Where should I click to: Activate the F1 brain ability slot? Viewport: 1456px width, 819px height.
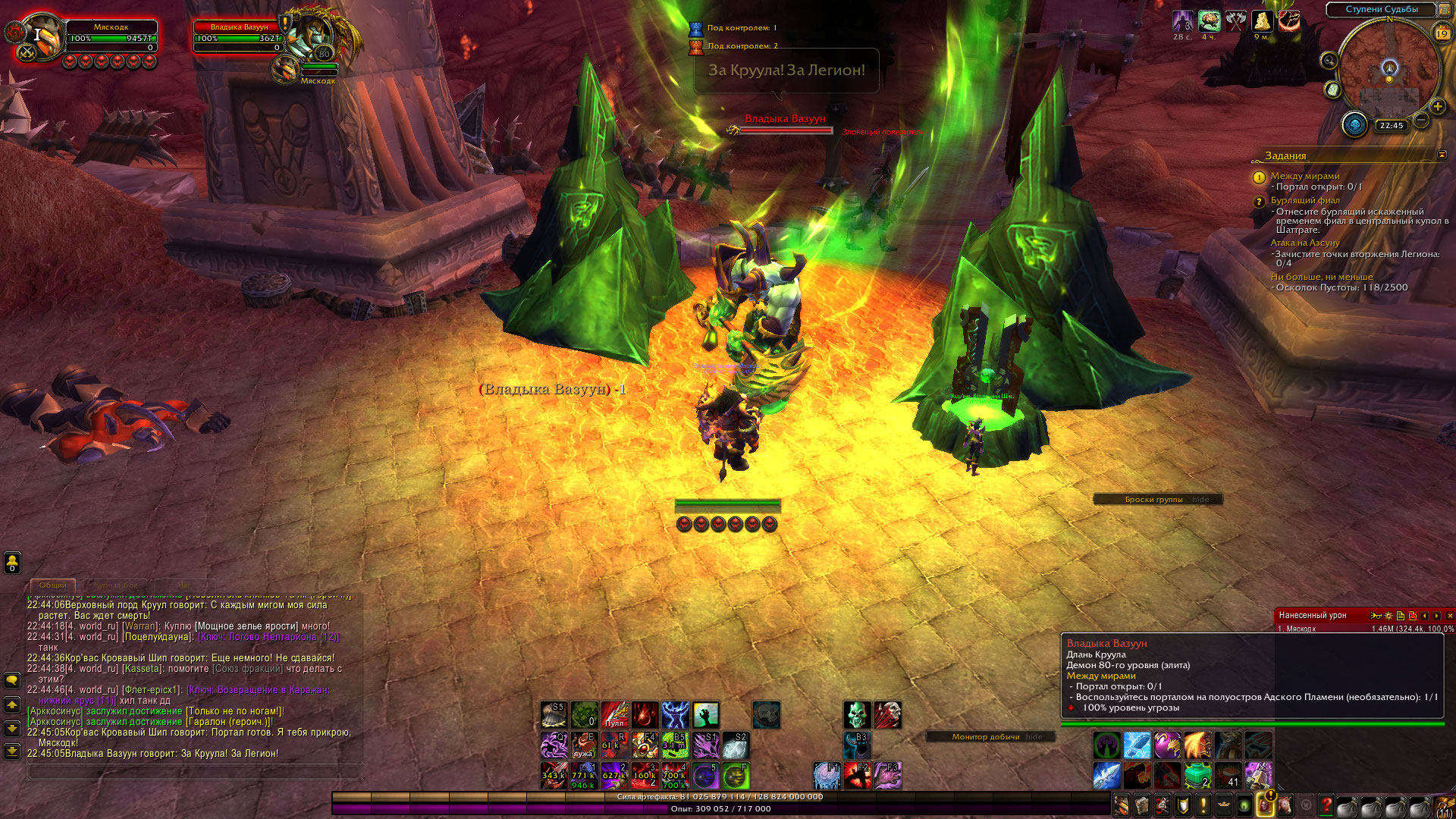click(x=827, y=775)
